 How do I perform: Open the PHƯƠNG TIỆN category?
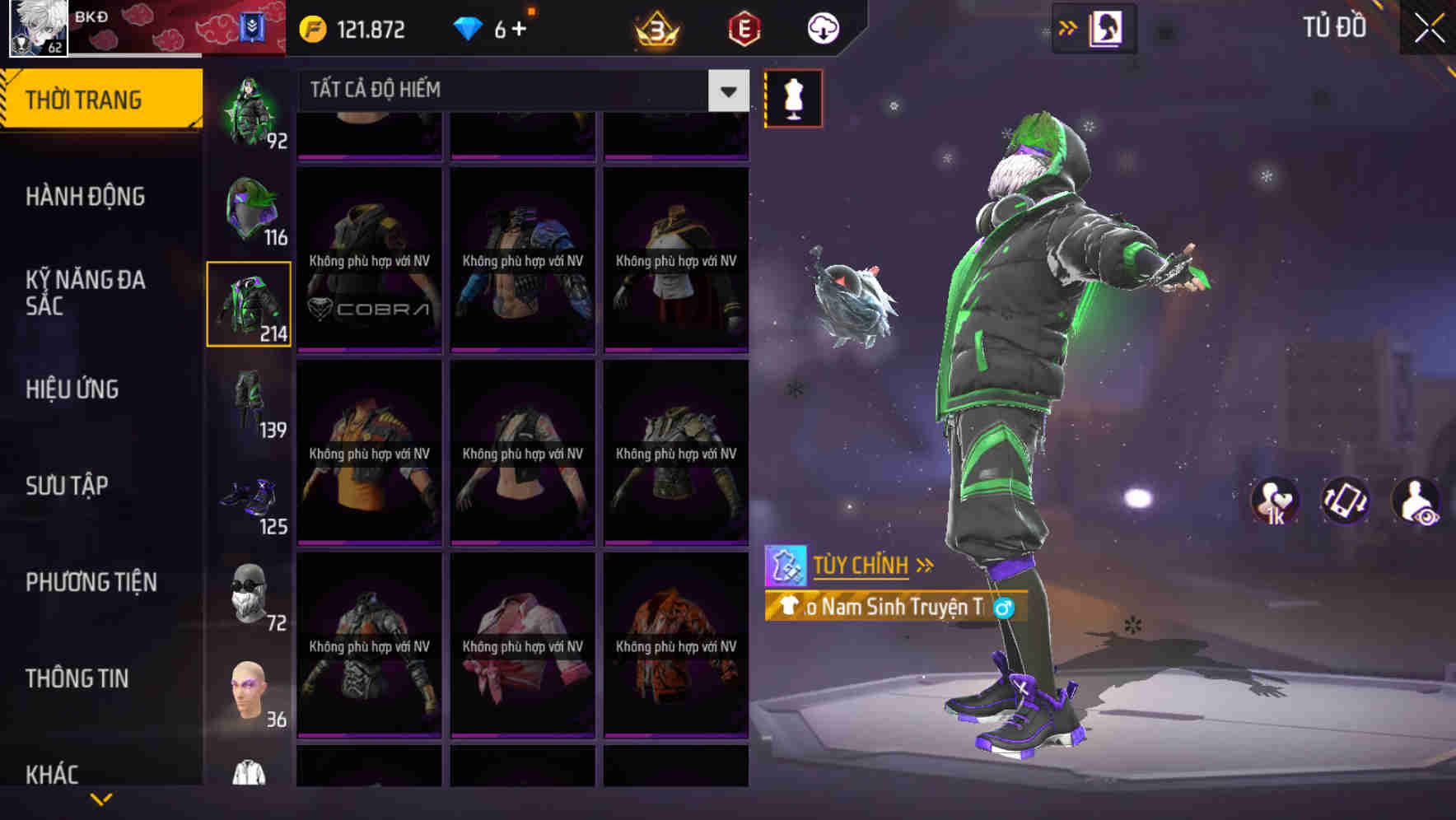[91, 581]
